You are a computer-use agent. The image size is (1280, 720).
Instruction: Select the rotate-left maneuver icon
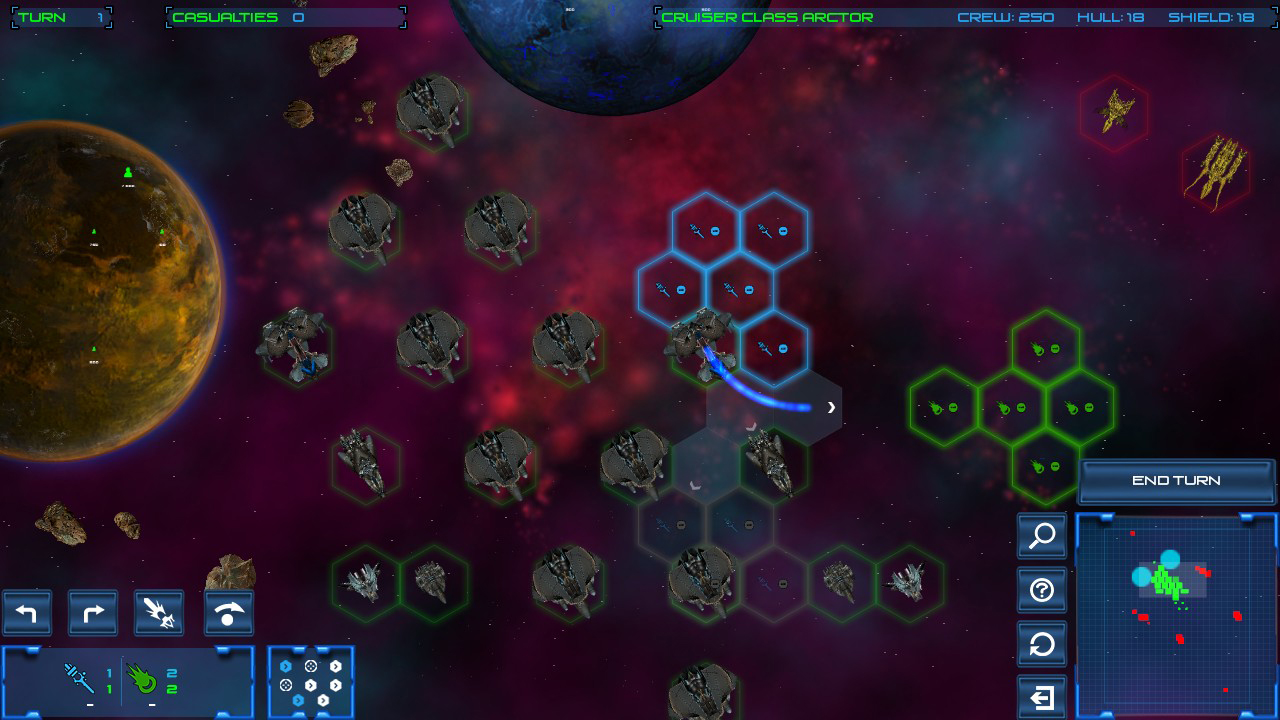27,613
